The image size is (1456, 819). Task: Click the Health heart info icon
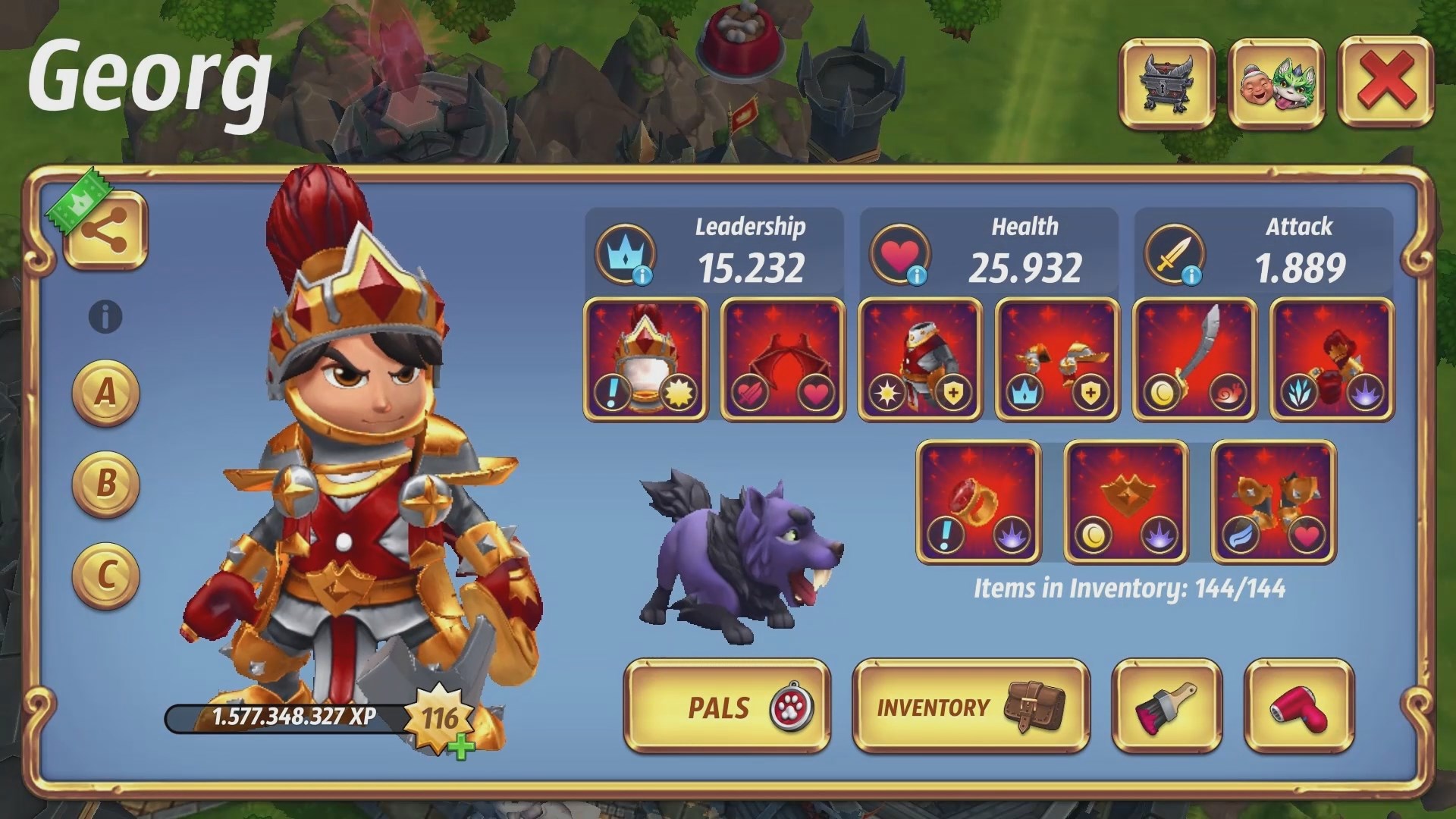pos(918,275)
